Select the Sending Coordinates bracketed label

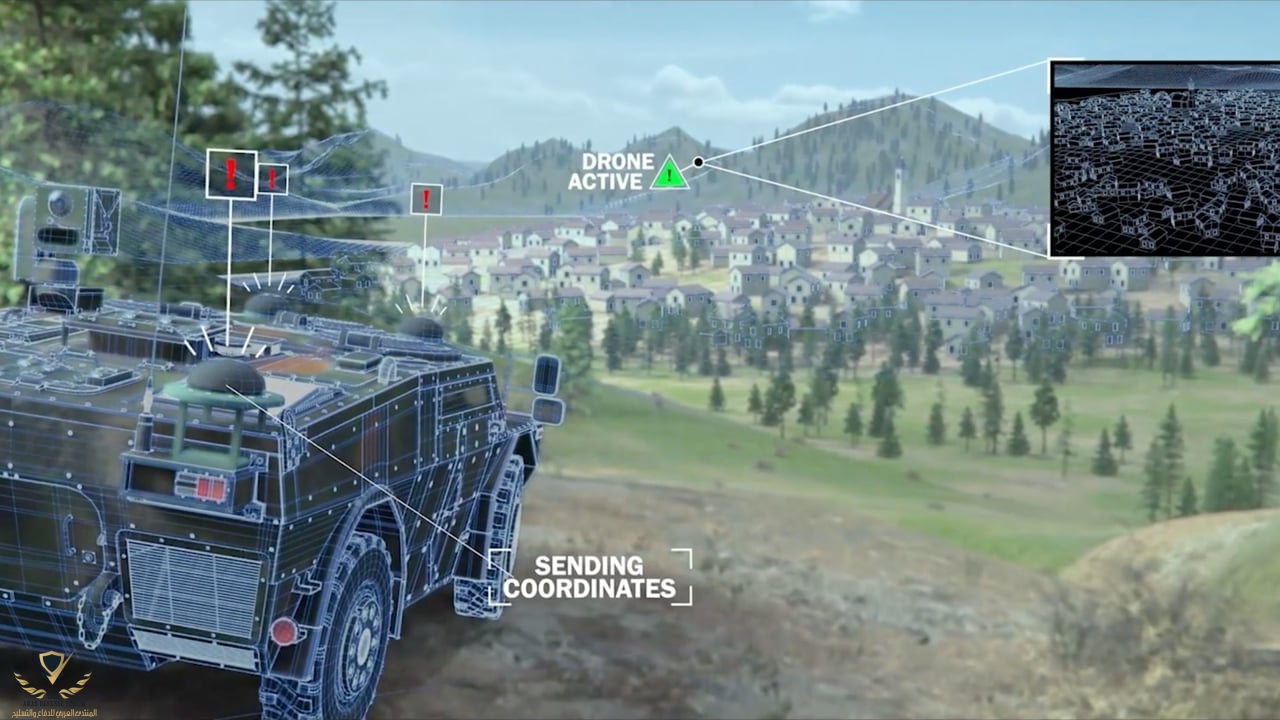coord(590,577)
